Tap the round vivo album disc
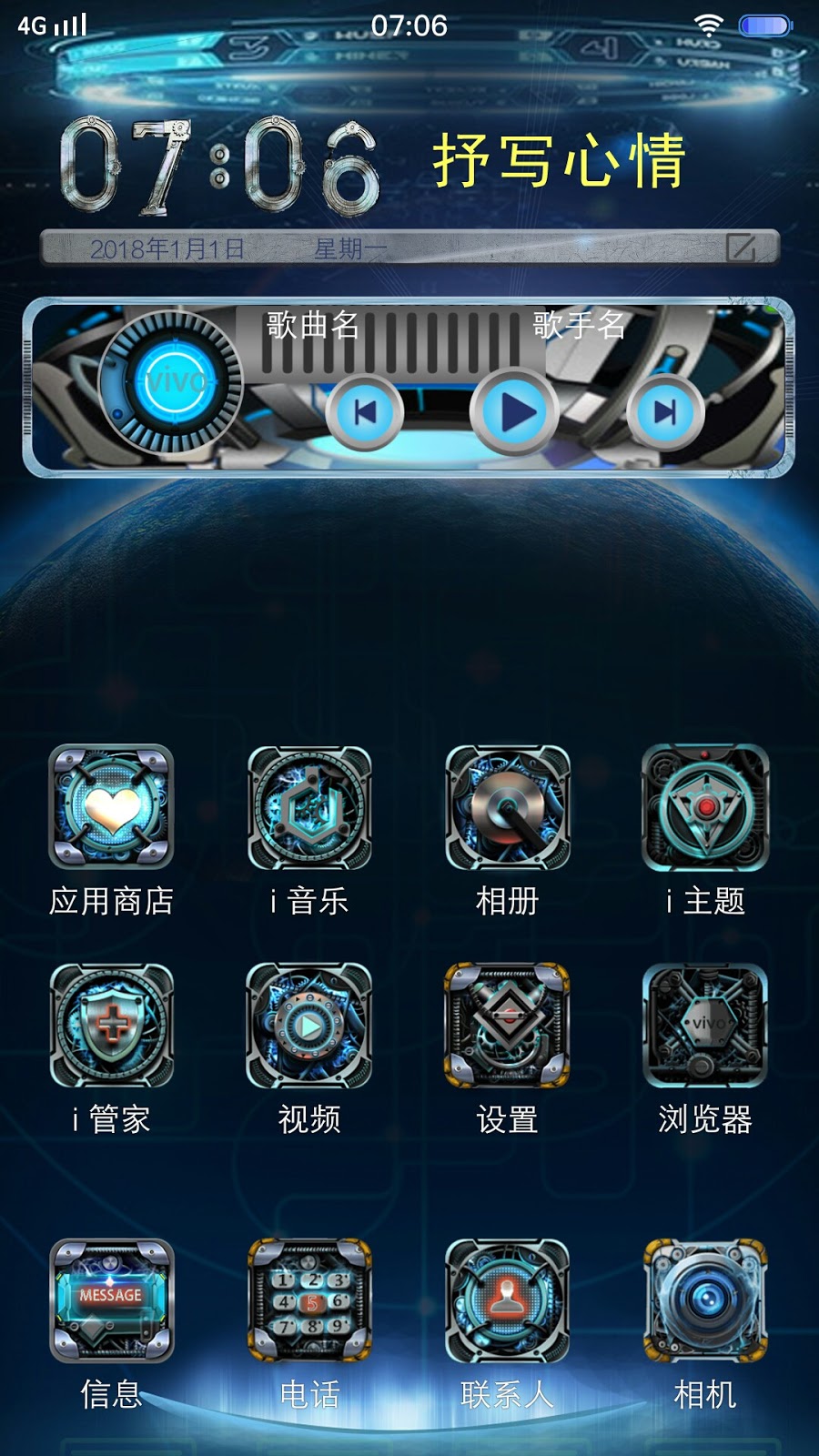Image resolution: width=819 pixels, height=1456 pixels. point(171,381)
